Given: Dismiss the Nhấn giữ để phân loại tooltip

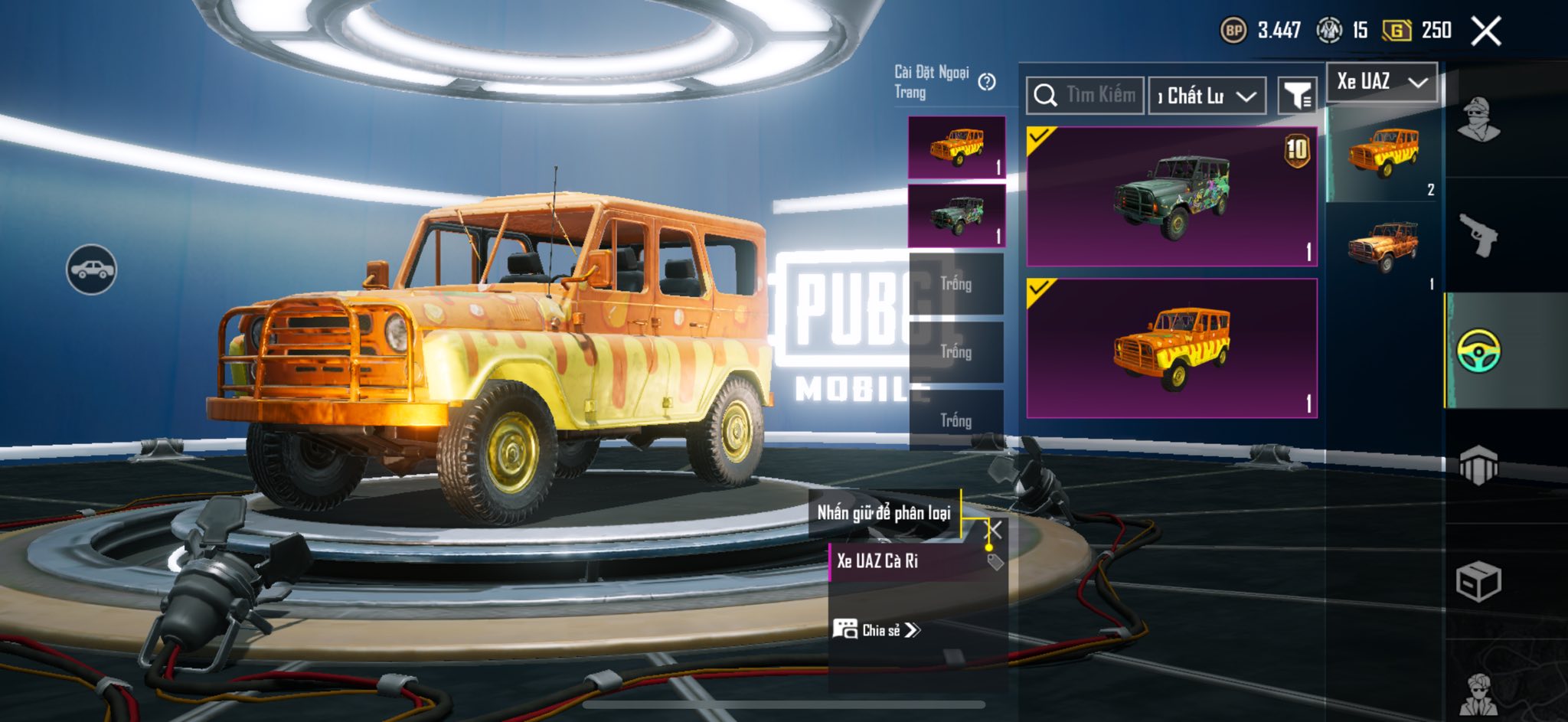Looking at the screenshot, I should [994, 530].
